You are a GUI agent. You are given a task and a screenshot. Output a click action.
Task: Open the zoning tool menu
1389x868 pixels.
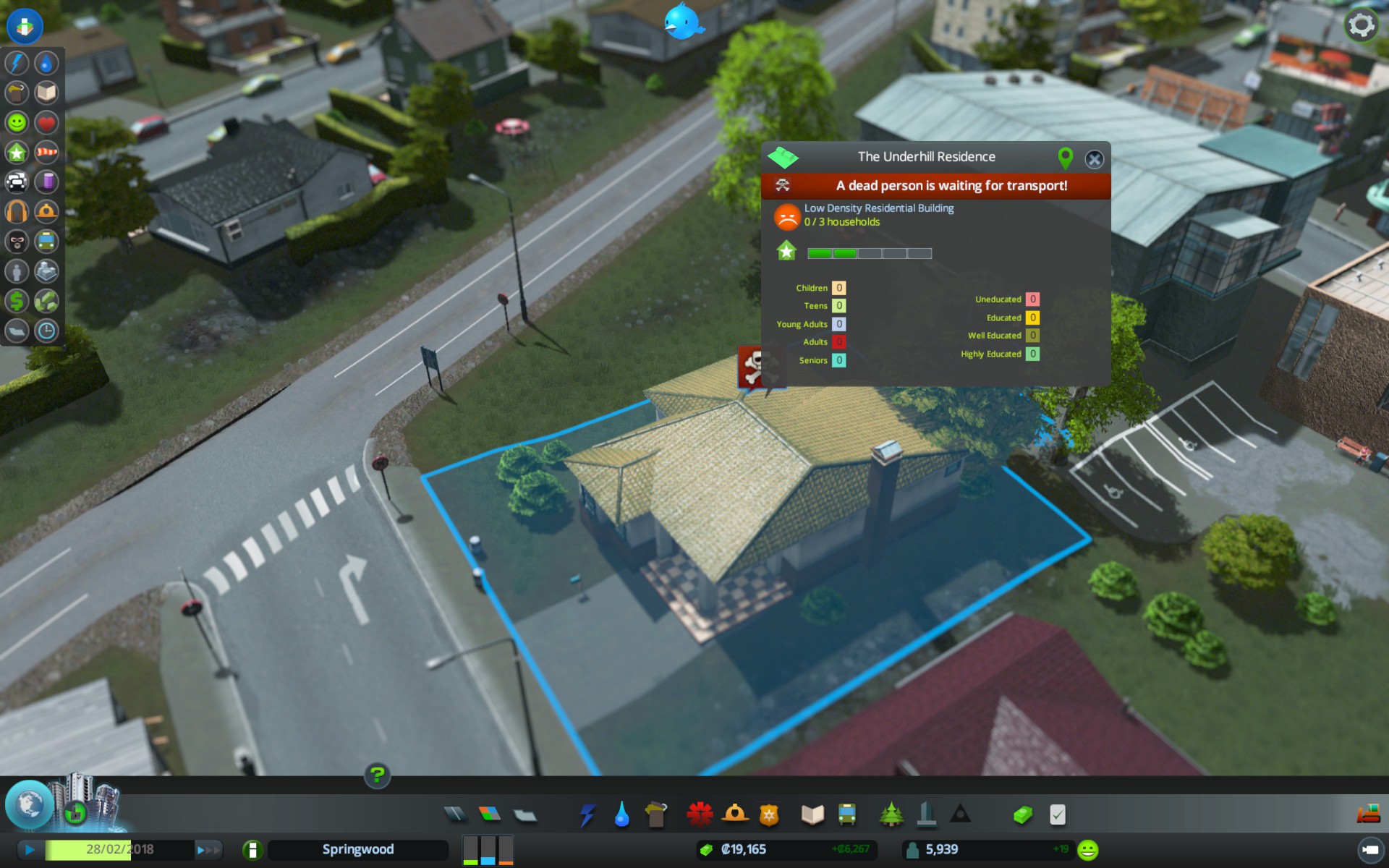click(x=490, y=814)
